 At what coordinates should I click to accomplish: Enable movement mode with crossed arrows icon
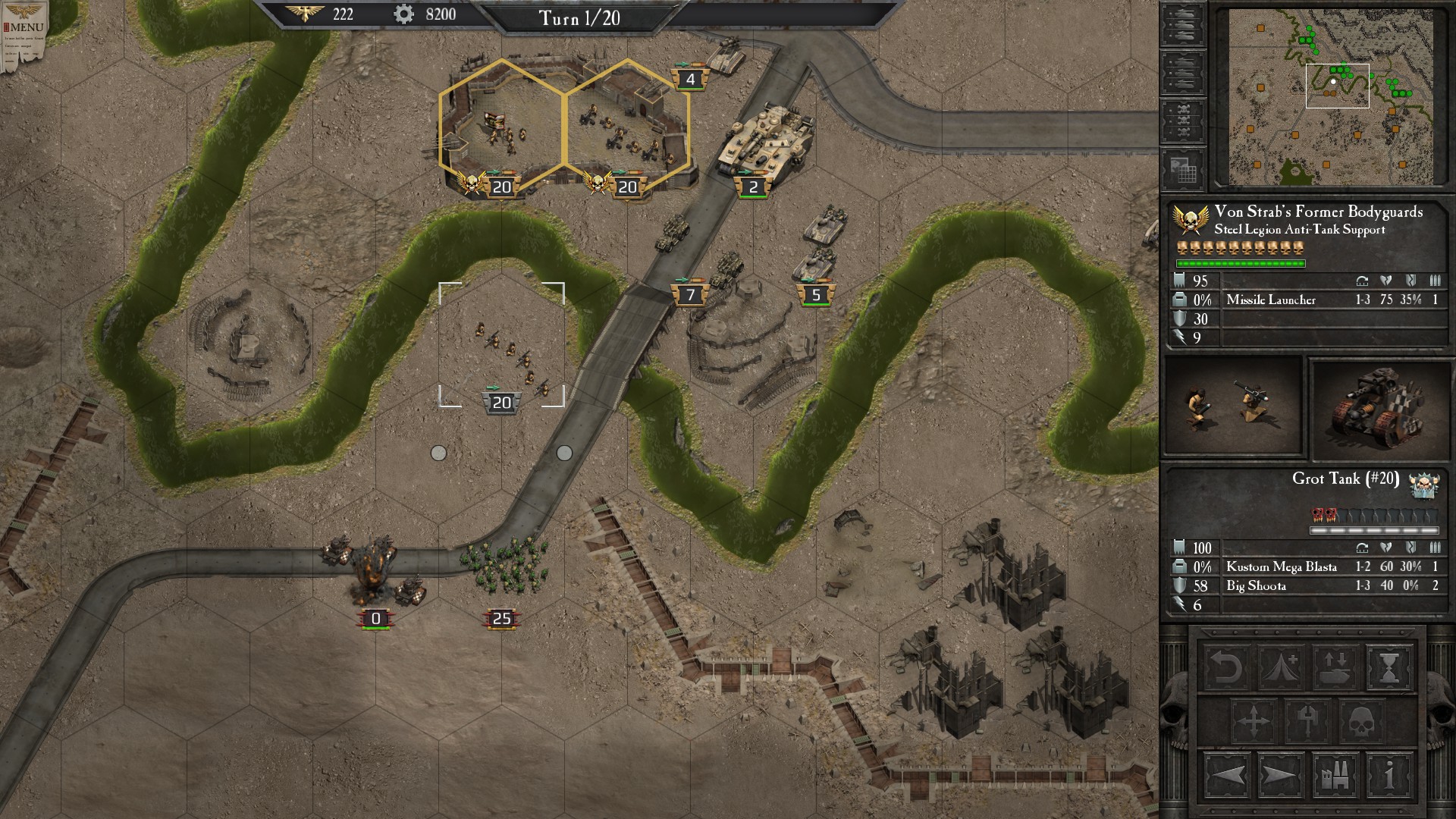tap(1254, 720)
